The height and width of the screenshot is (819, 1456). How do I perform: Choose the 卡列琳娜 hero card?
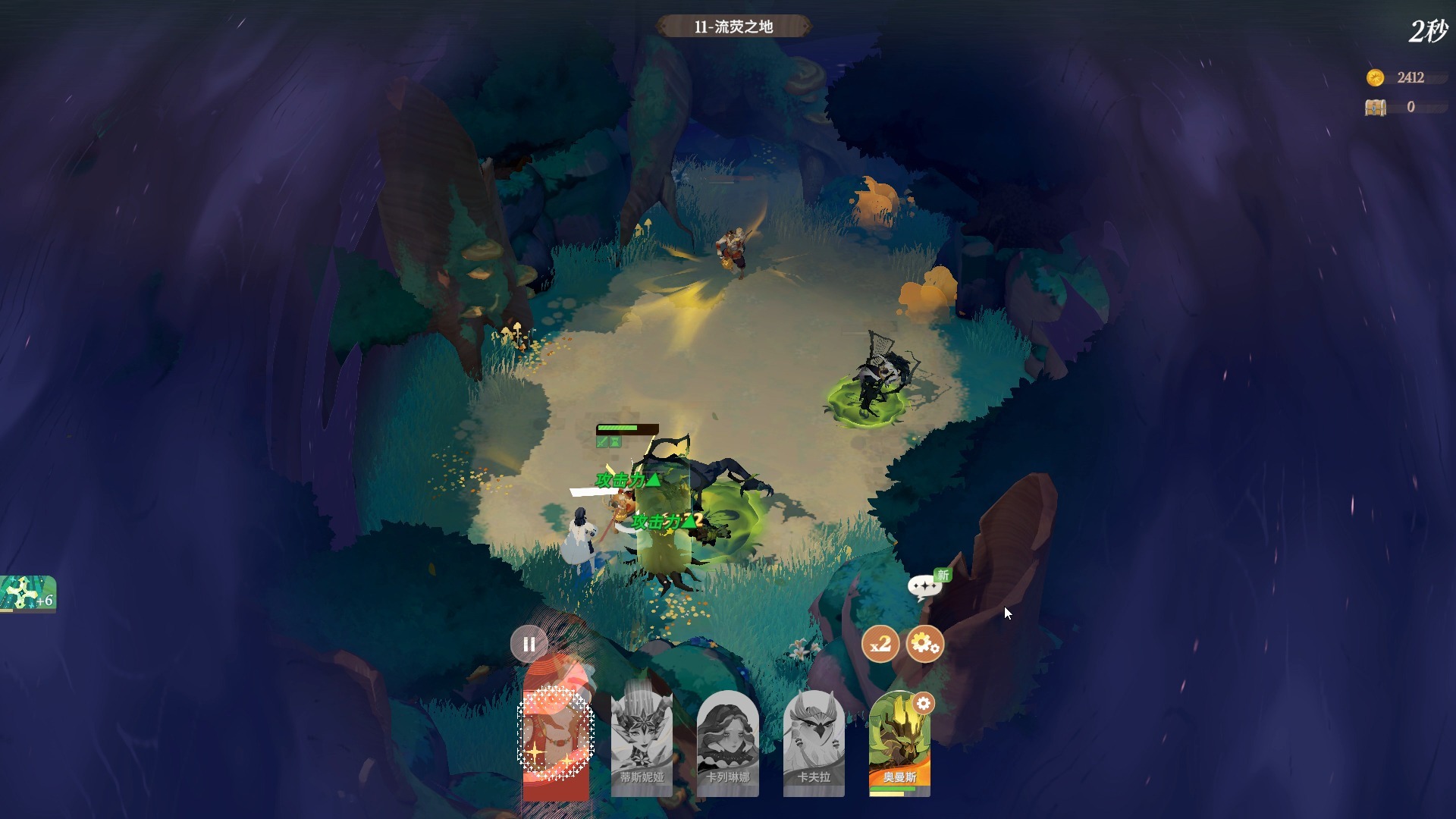click(x=727, y=743)
